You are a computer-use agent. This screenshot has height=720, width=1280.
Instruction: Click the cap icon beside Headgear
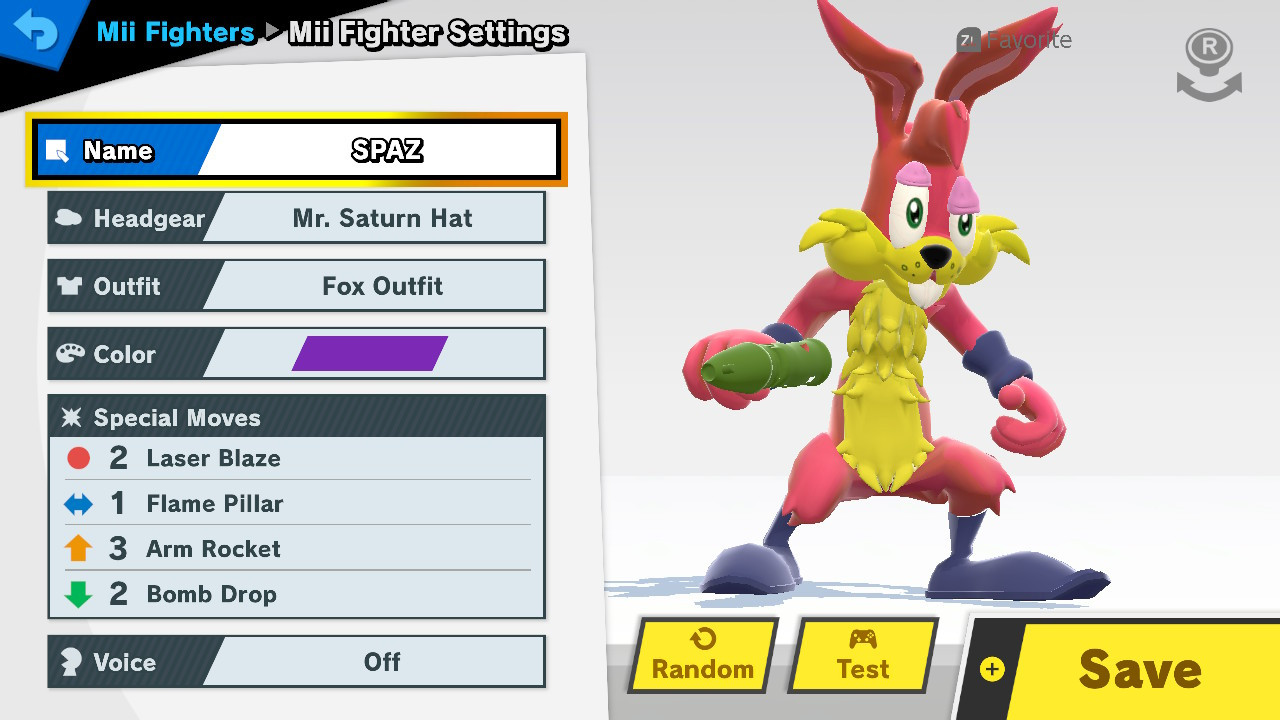70,217
